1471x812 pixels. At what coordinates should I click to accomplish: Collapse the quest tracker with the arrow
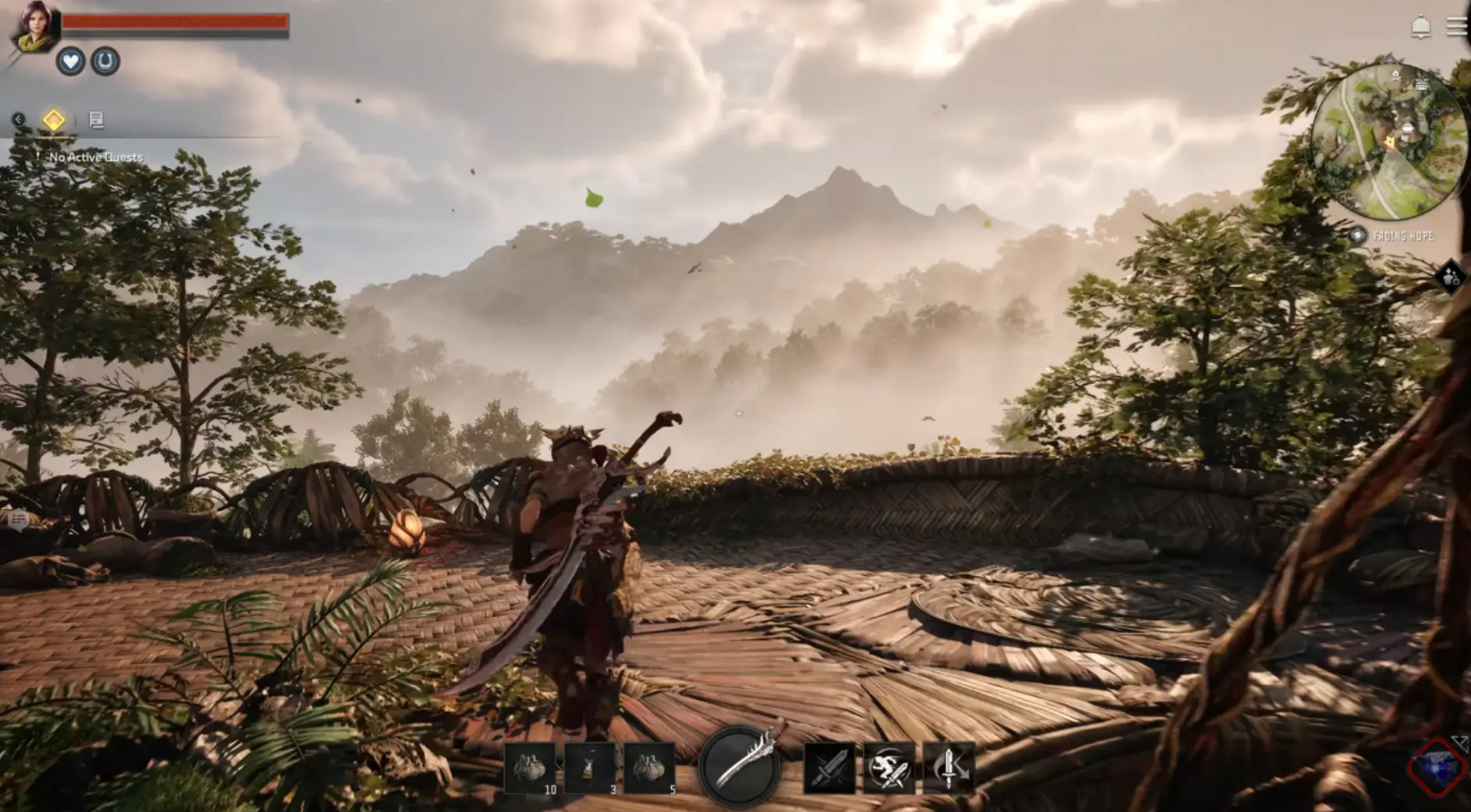tap(18, 119)
